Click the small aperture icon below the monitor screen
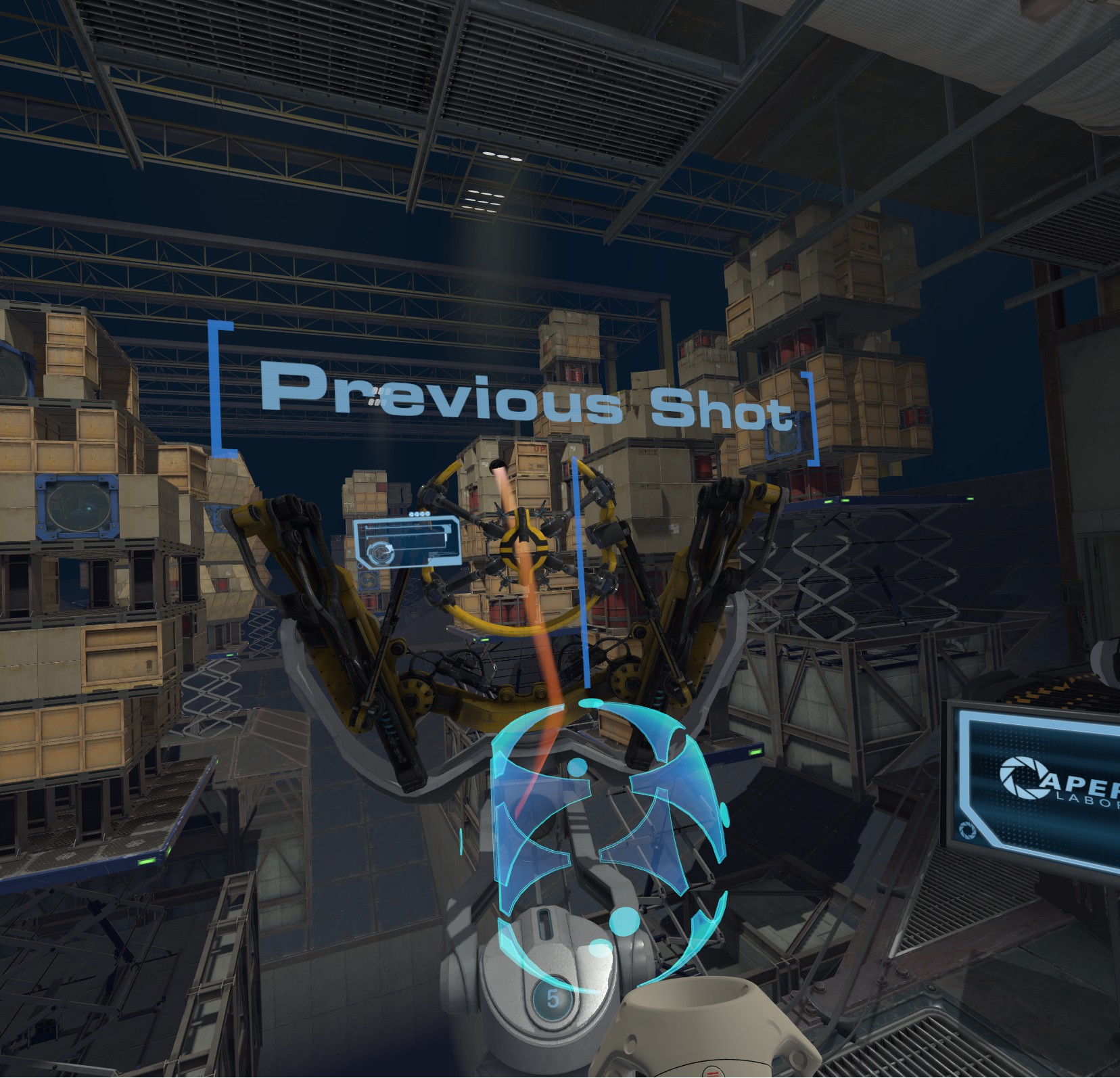1120x1078 pixels. [967, 831]
